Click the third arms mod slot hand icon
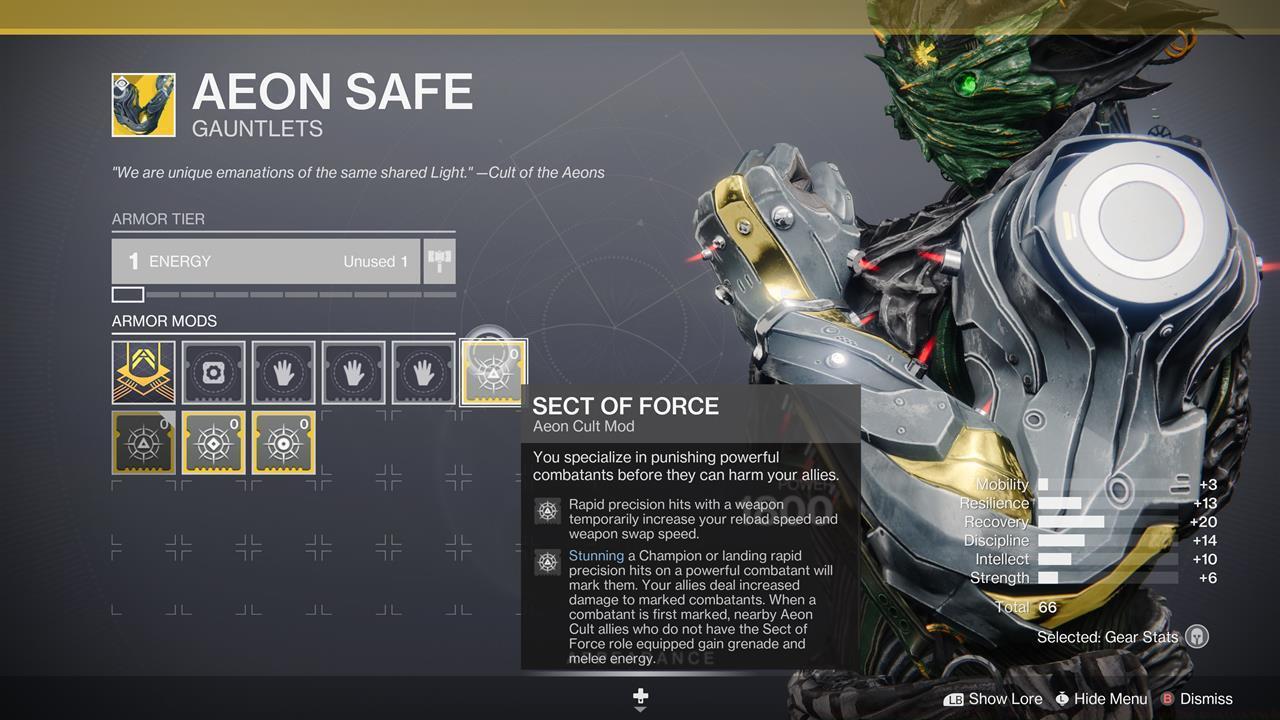This screenshot has width=1280, height=720. coord(423,372)
